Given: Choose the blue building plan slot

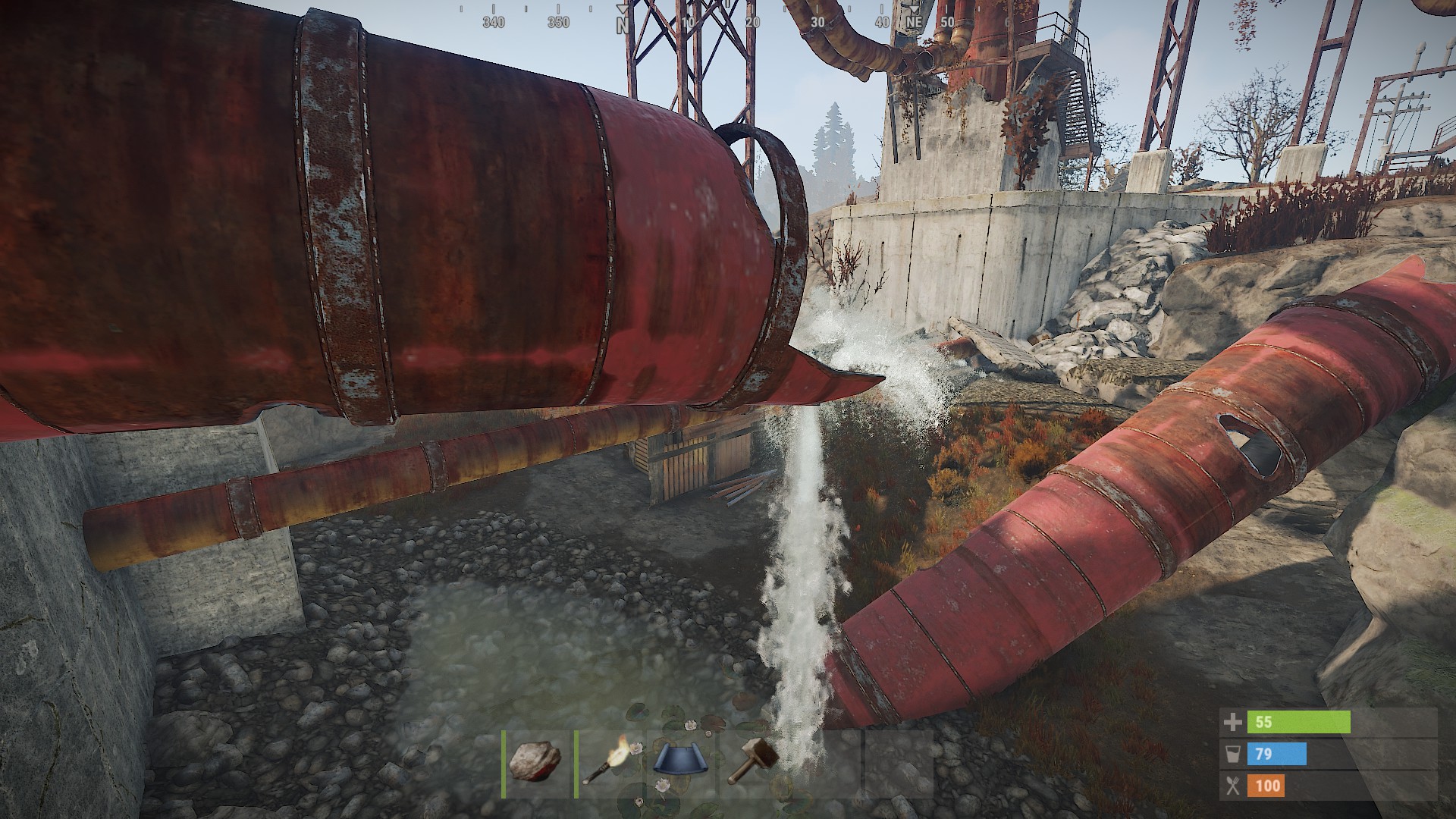Looking at the screenshot, I should 680,762.
